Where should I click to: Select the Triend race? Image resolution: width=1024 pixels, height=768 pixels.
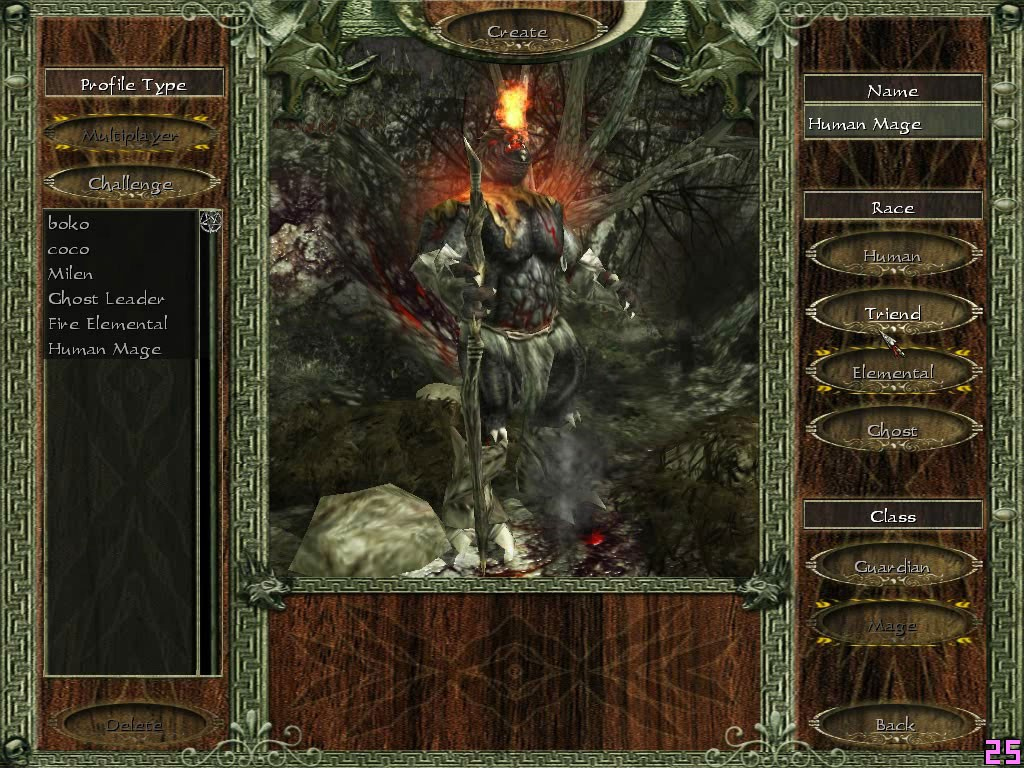point(892,314)
